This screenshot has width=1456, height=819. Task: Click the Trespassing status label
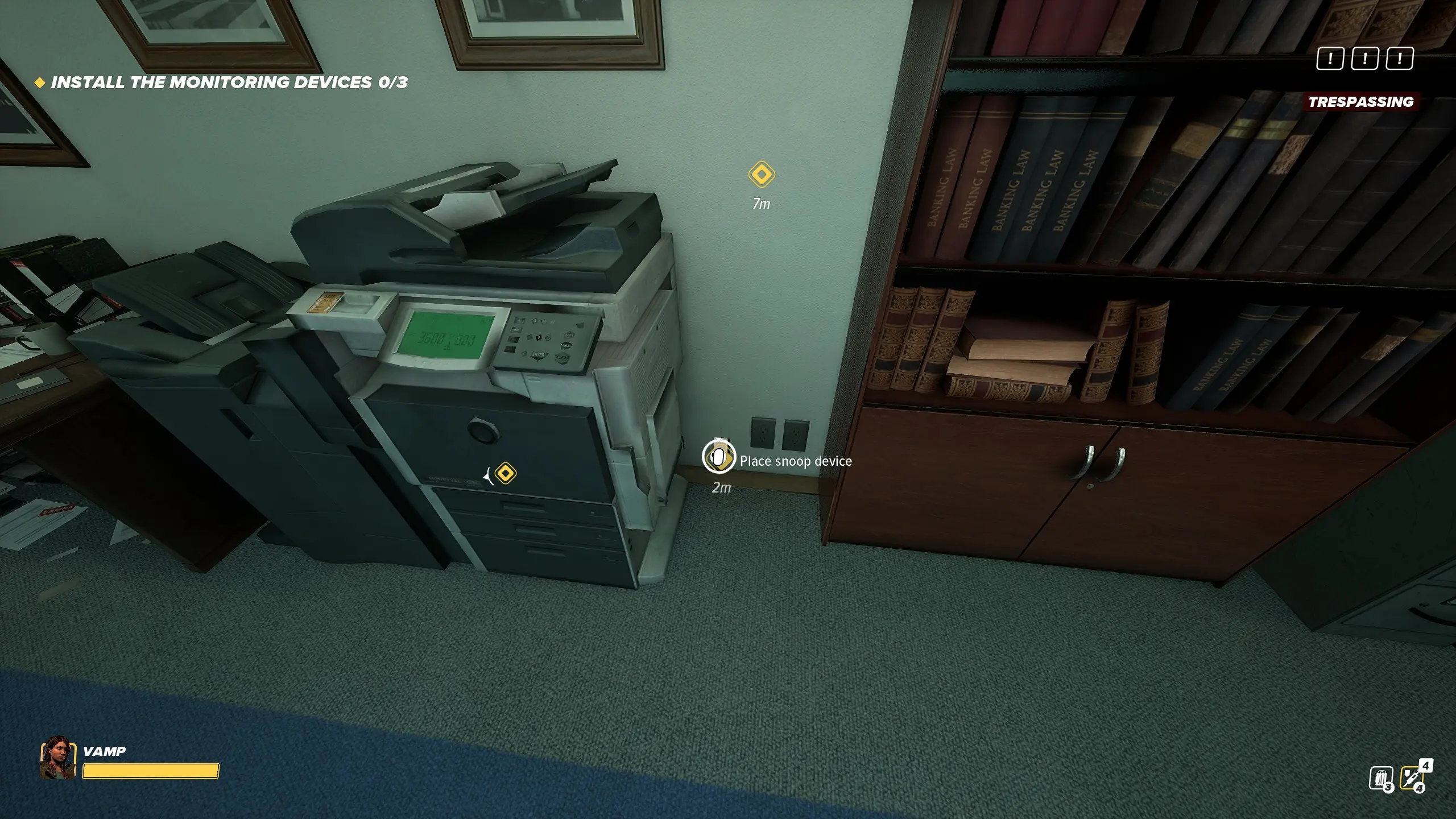[1360, 102]
